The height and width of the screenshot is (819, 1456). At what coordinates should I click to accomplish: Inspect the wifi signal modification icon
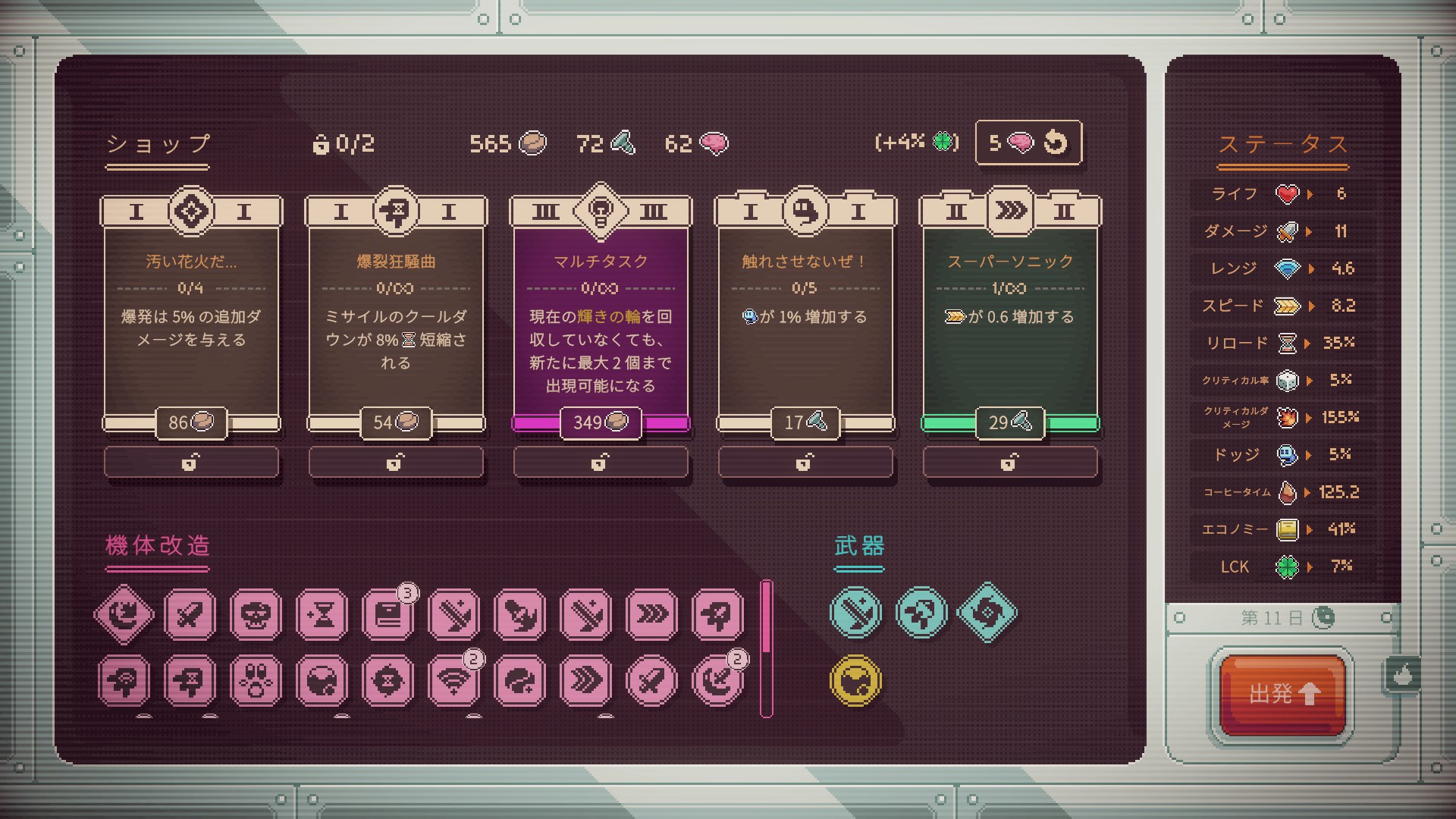point(453,680)
